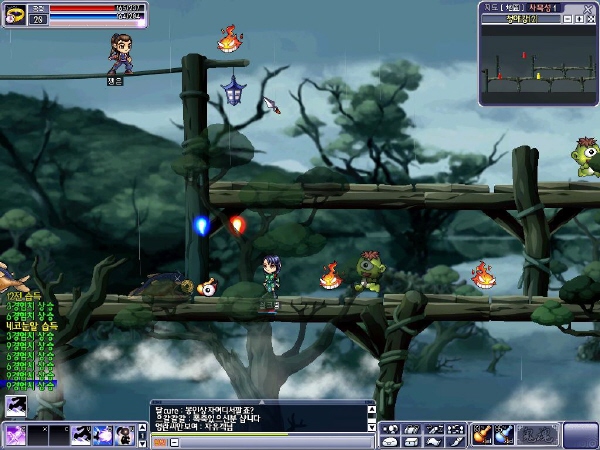Screen dimensions: 600x450
Task: Activate the glowing blue orb skill
Action: (x=103, y=435)
